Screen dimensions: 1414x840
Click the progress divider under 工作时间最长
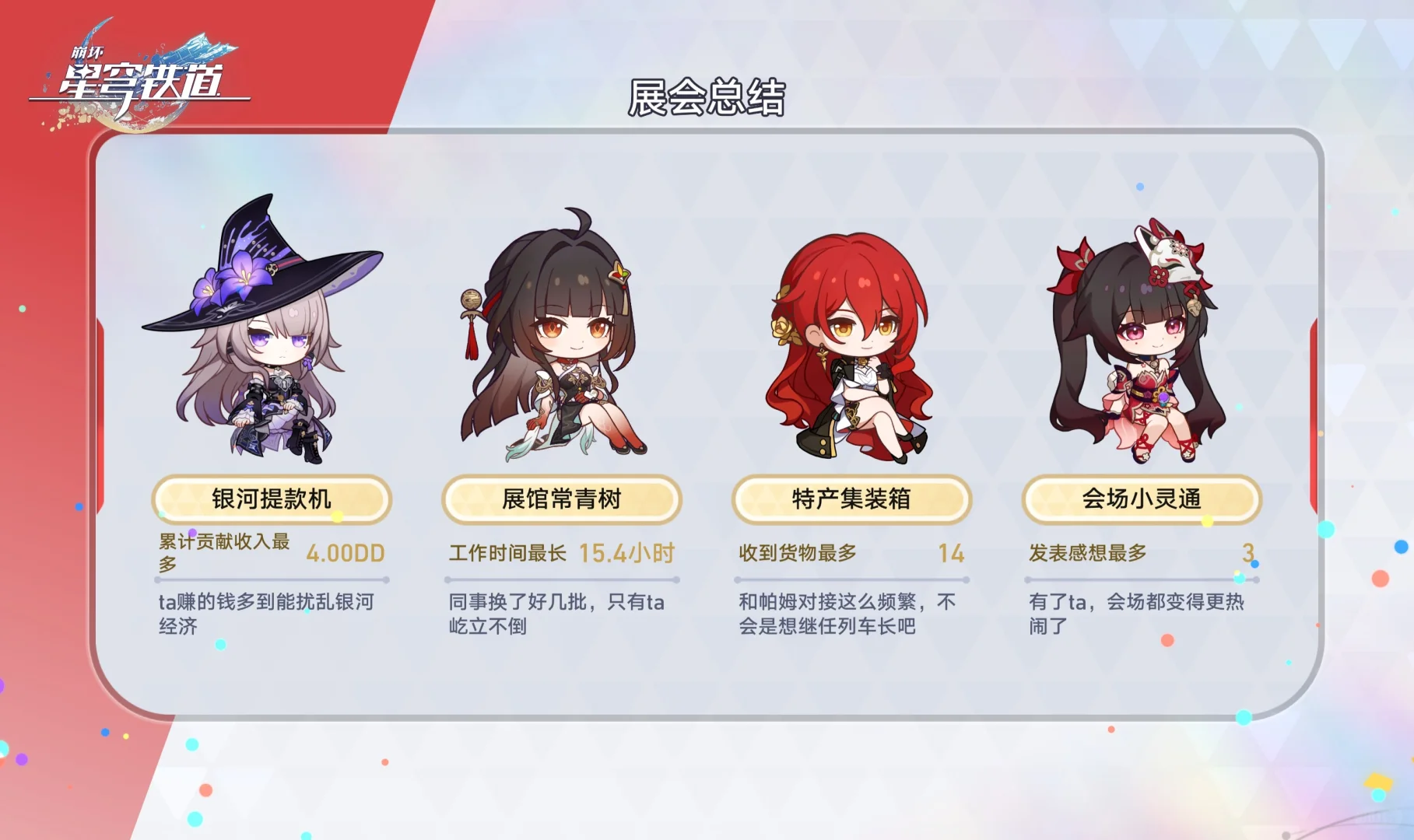coord(560,578)
